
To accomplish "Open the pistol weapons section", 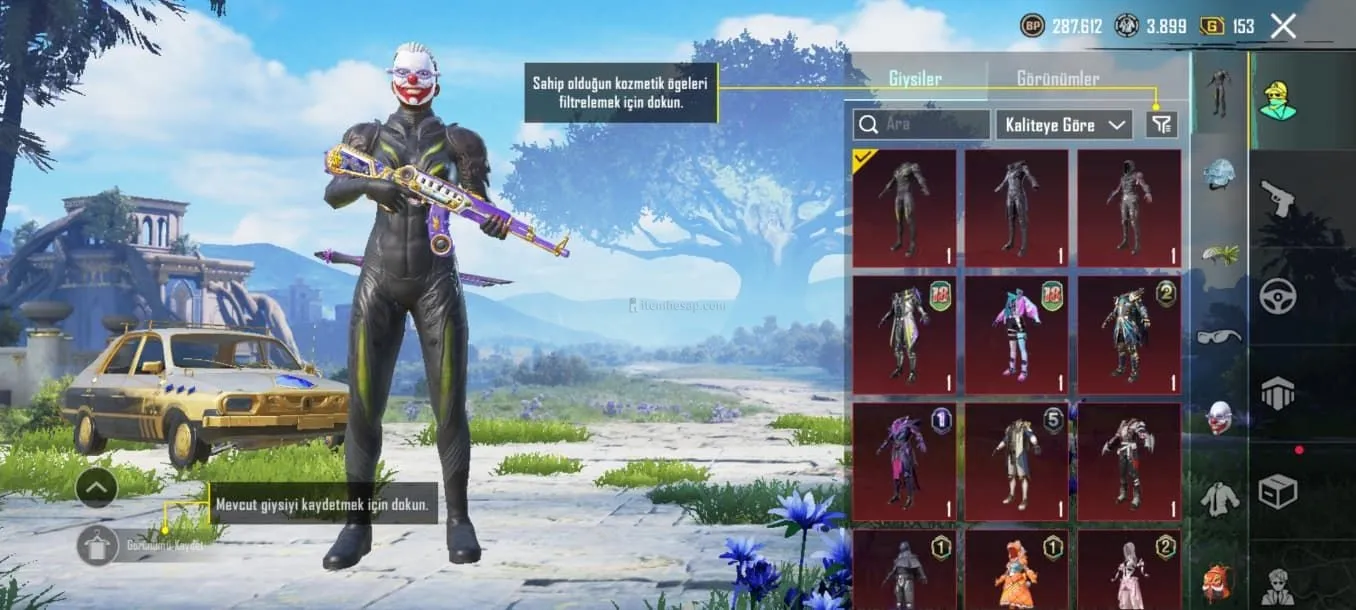I will pos(1277,197).
